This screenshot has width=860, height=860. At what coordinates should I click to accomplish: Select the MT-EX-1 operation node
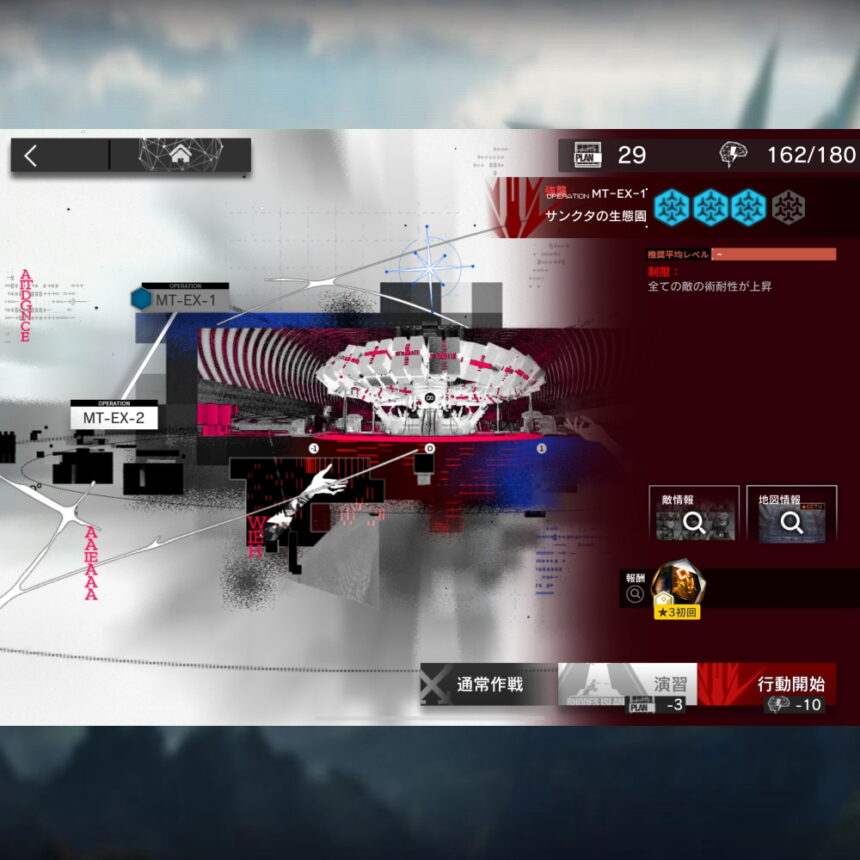click(184, 299)
